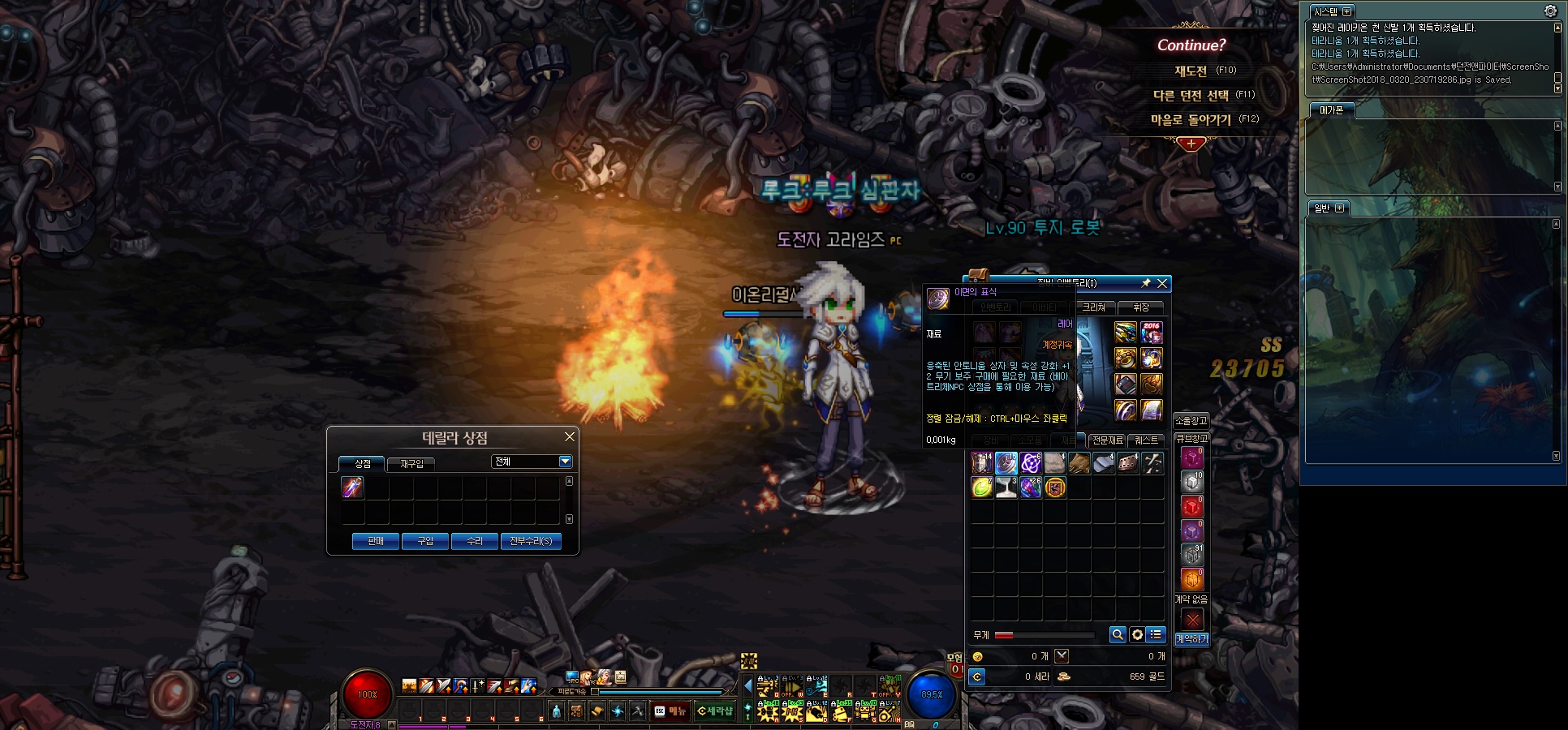Close the 데릴라 상점 shop window
1568x730 pixels.
[570, 437]
